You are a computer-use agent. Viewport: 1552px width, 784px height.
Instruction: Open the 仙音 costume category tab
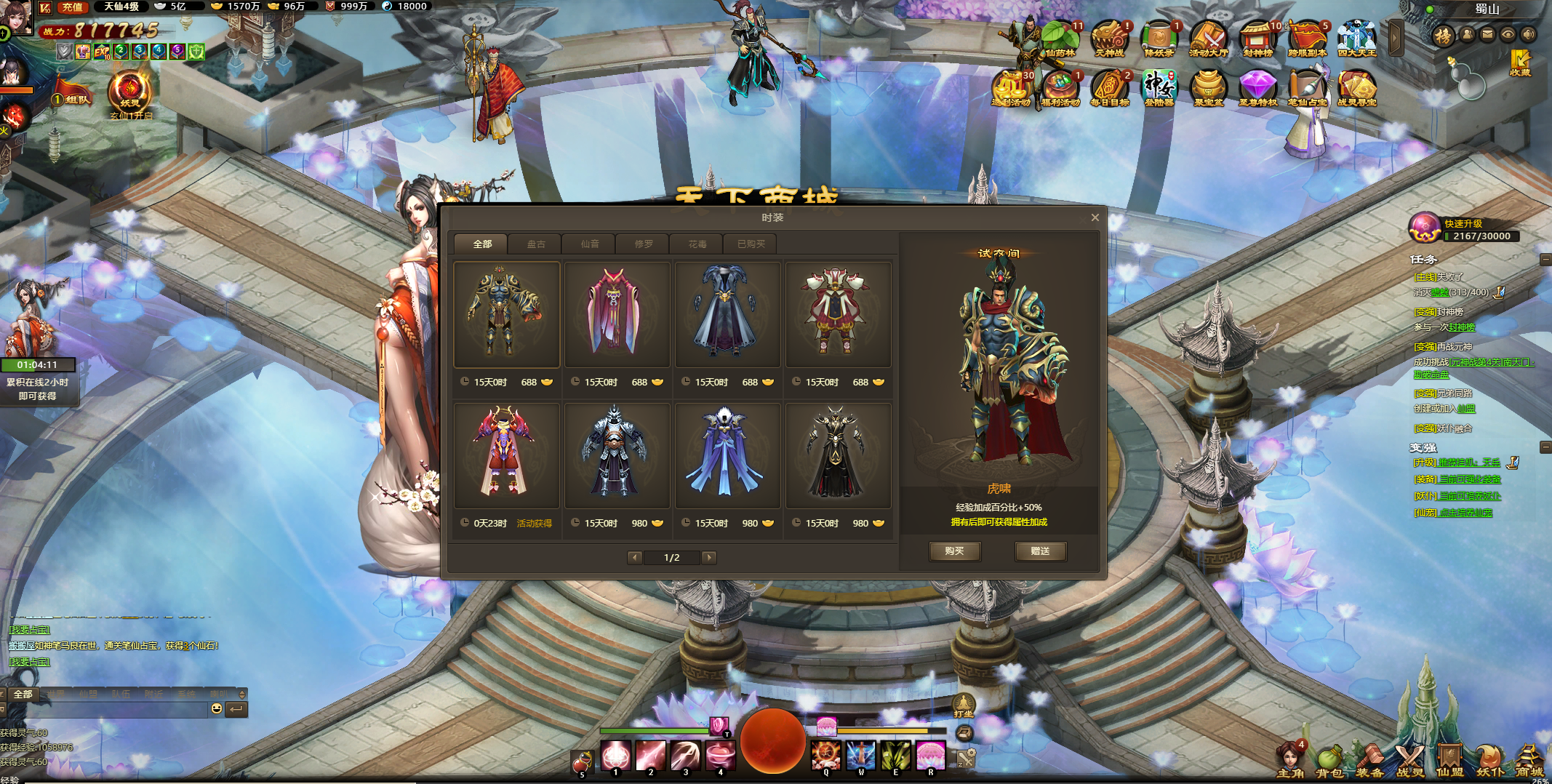click(589, 244)
